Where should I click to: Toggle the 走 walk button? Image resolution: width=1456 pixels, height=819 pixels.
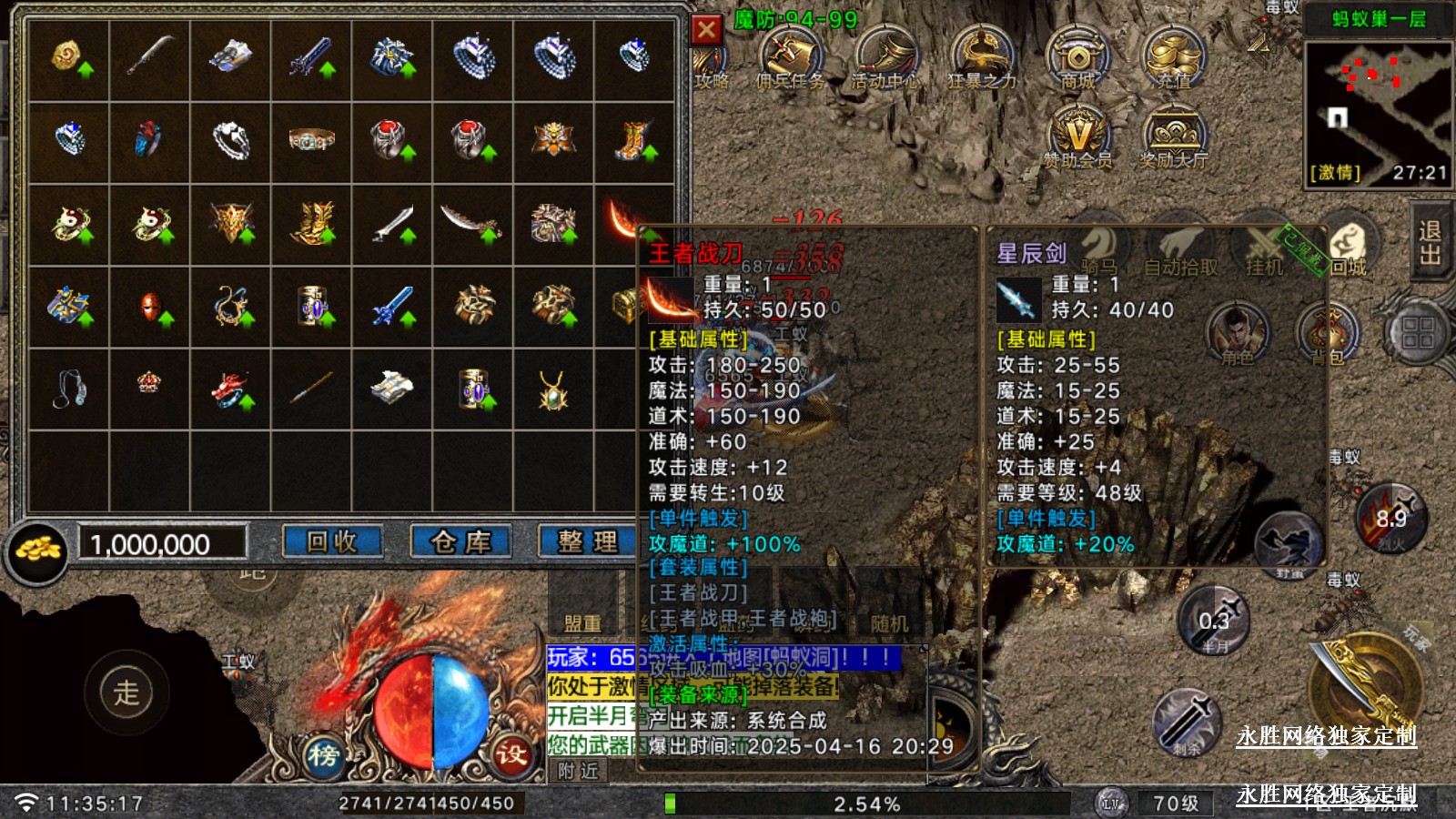126,693
